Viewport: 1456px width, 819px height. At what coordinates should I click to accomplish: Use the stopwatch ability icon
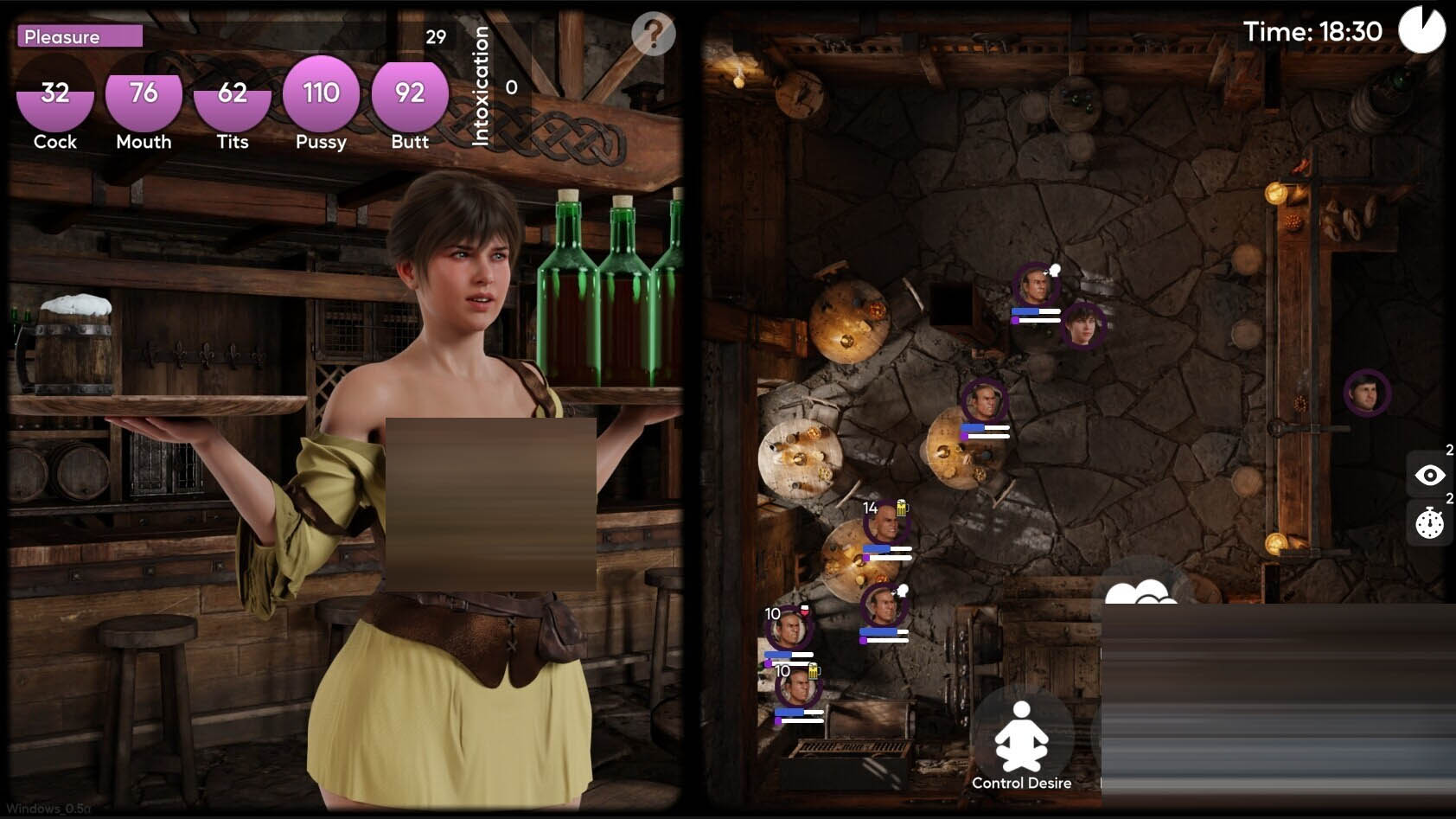coord(1429,523)
